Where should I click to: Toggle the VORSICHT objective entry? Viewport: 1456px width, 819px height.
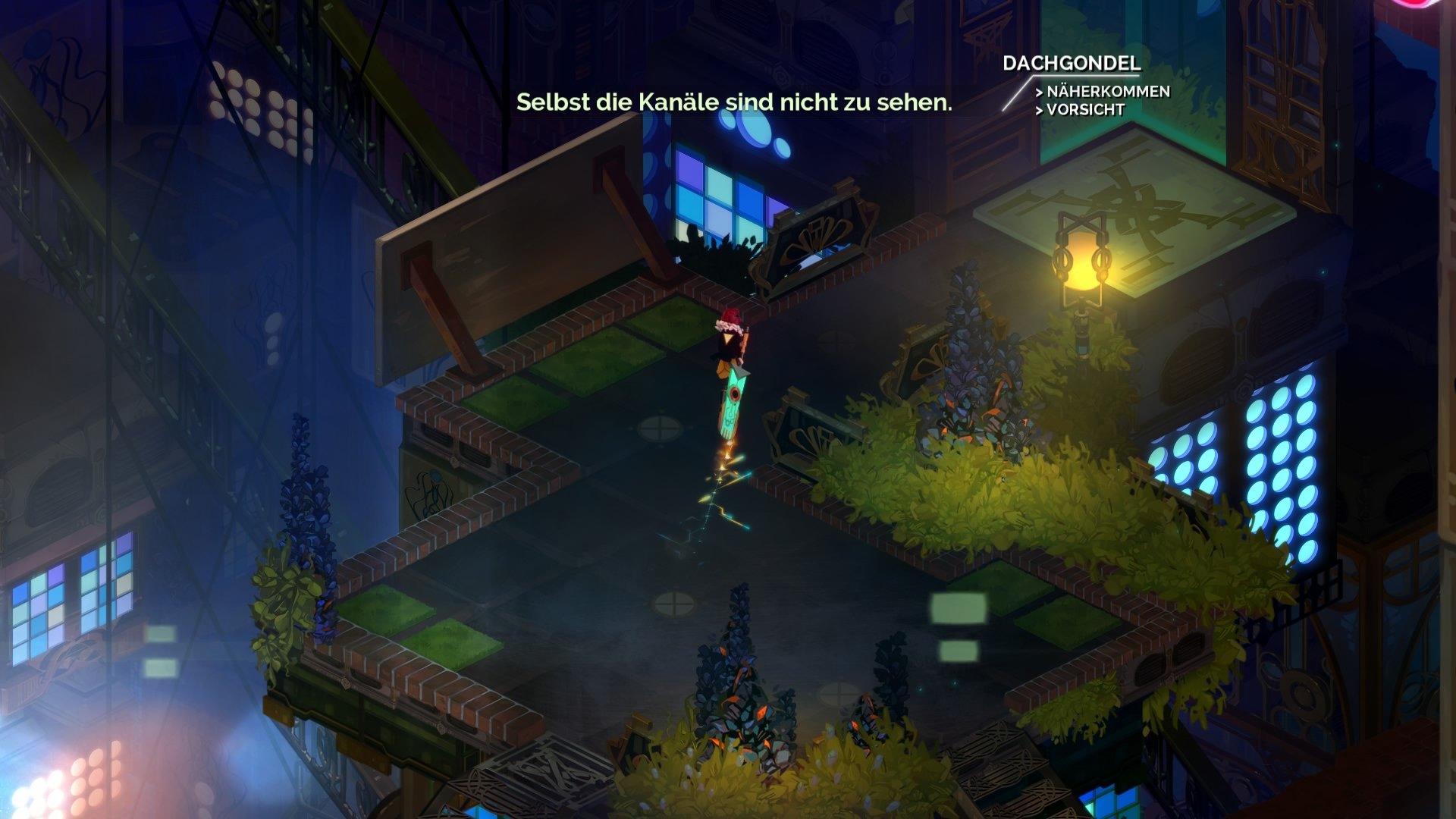click(1081, 111)
